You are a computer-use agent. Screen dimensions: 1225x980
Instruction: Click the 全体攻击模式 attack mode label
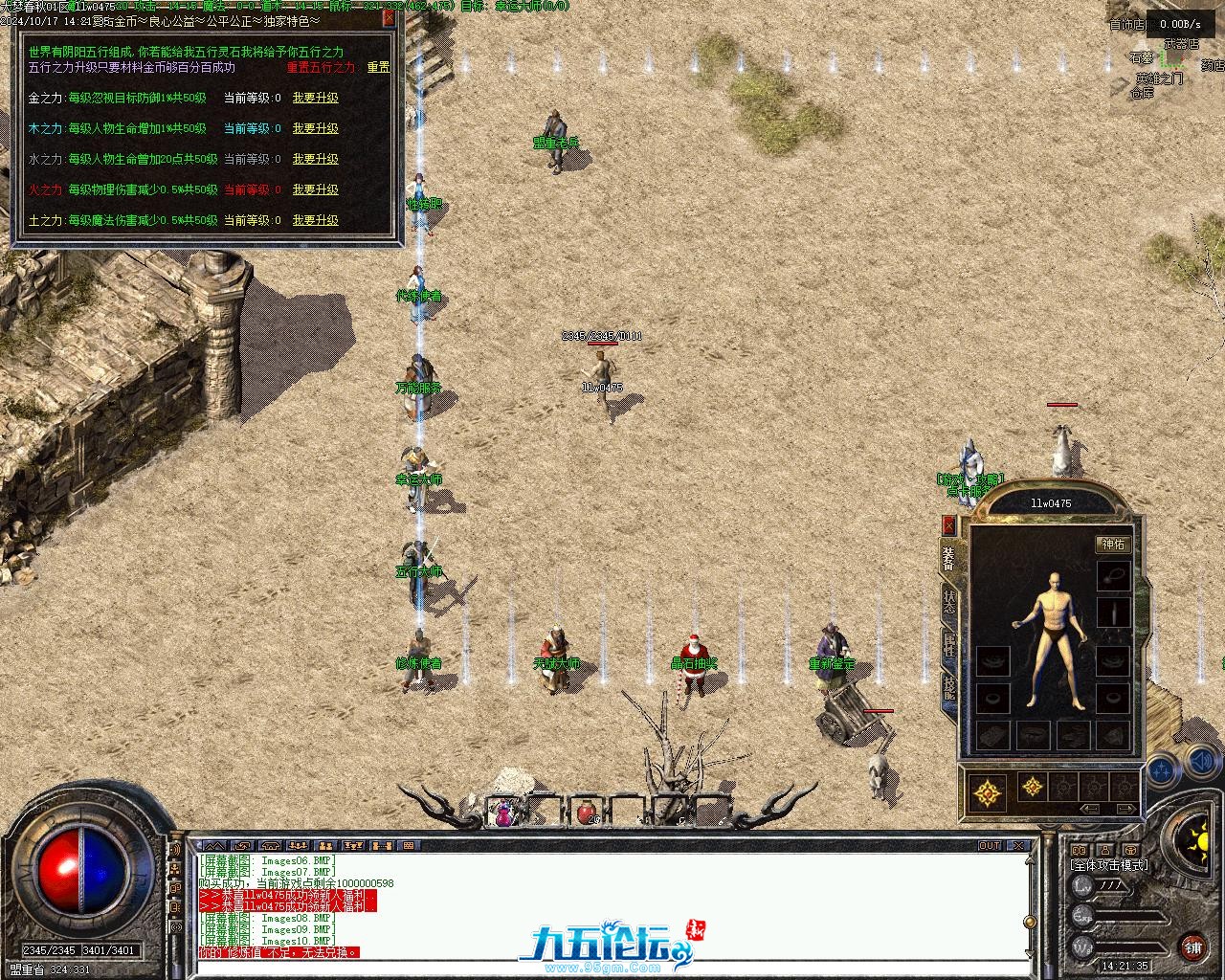(1108, 865)
